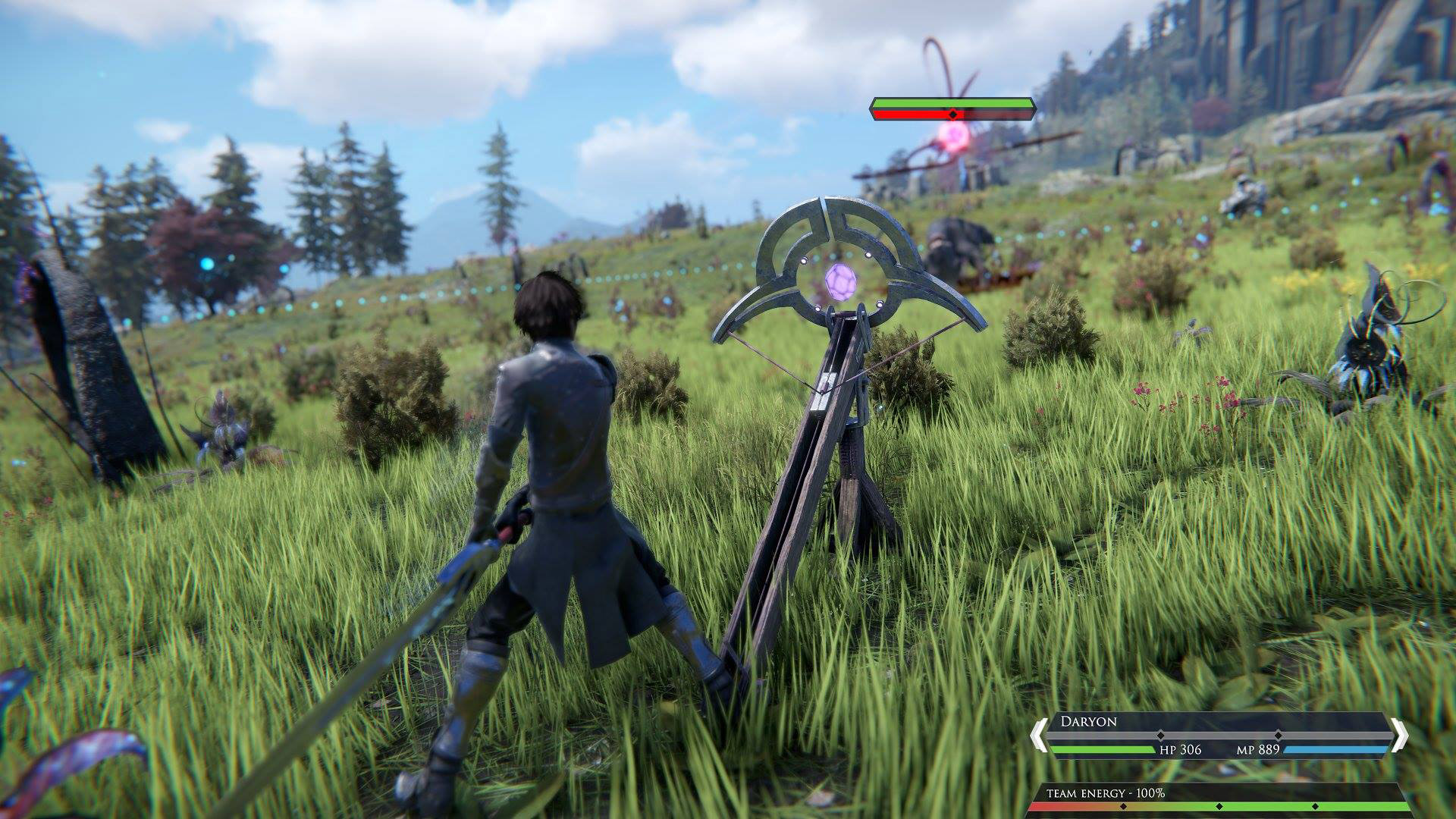Click the right chevron beside Daryon's panel

click(1400, 736)
